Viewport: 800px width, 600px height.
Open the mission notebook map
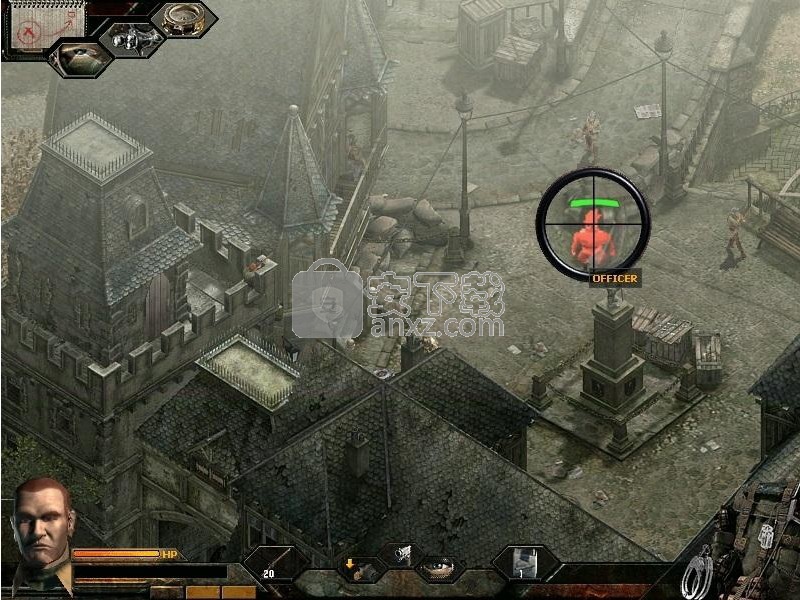tap(34, 27)
